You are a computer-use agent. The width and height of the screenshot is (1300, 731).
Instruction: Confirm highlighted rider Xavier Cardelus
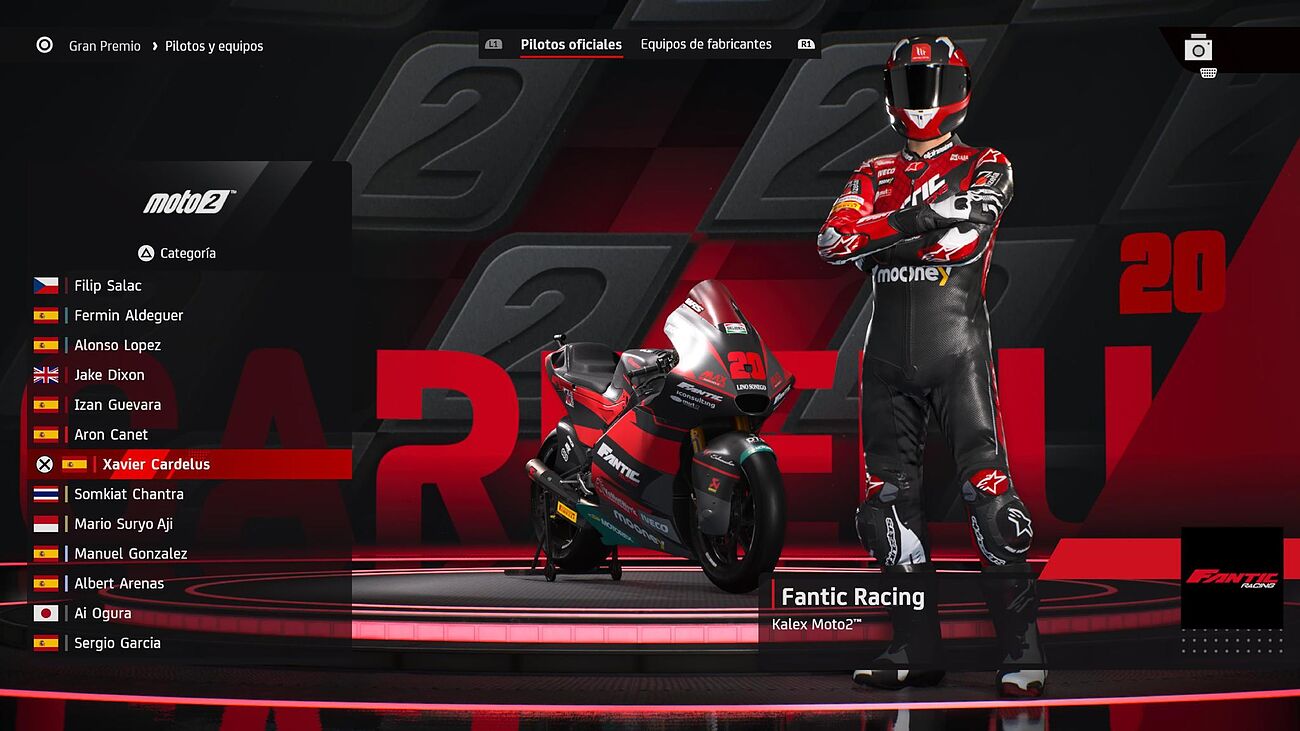(x=156, y=465)
